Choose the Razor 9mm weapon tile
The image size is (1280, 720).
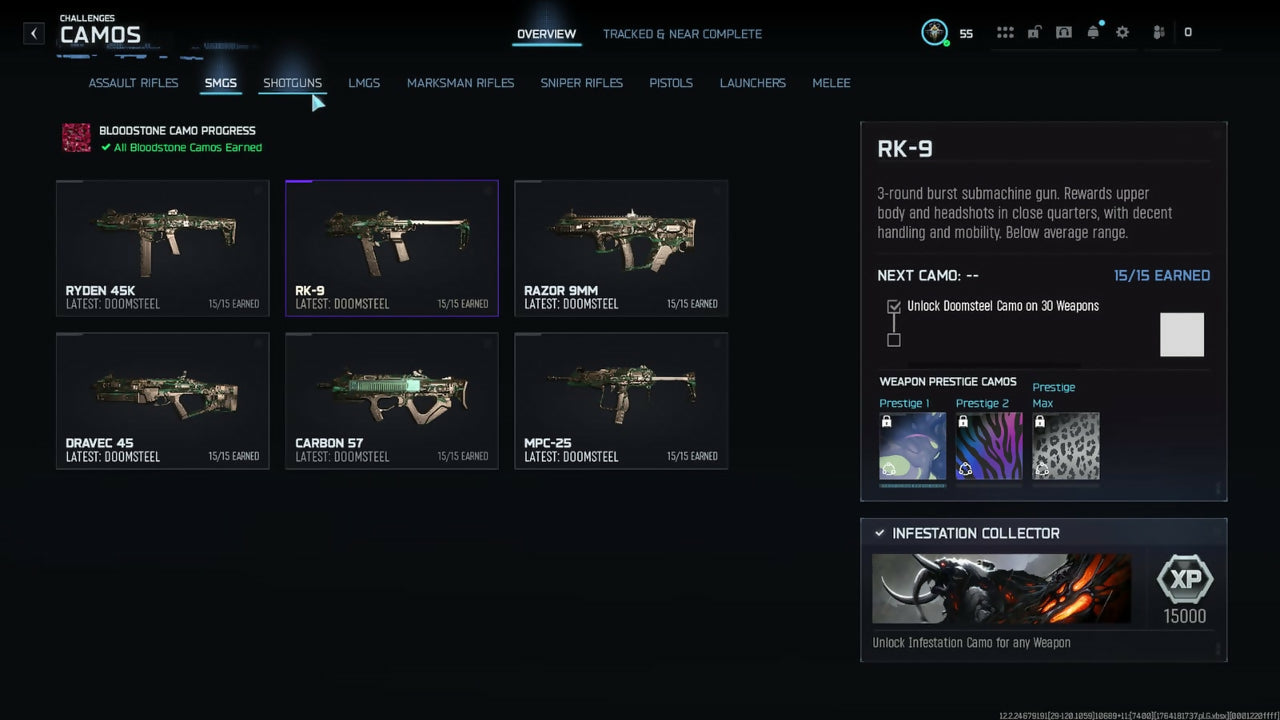[621, 248]
